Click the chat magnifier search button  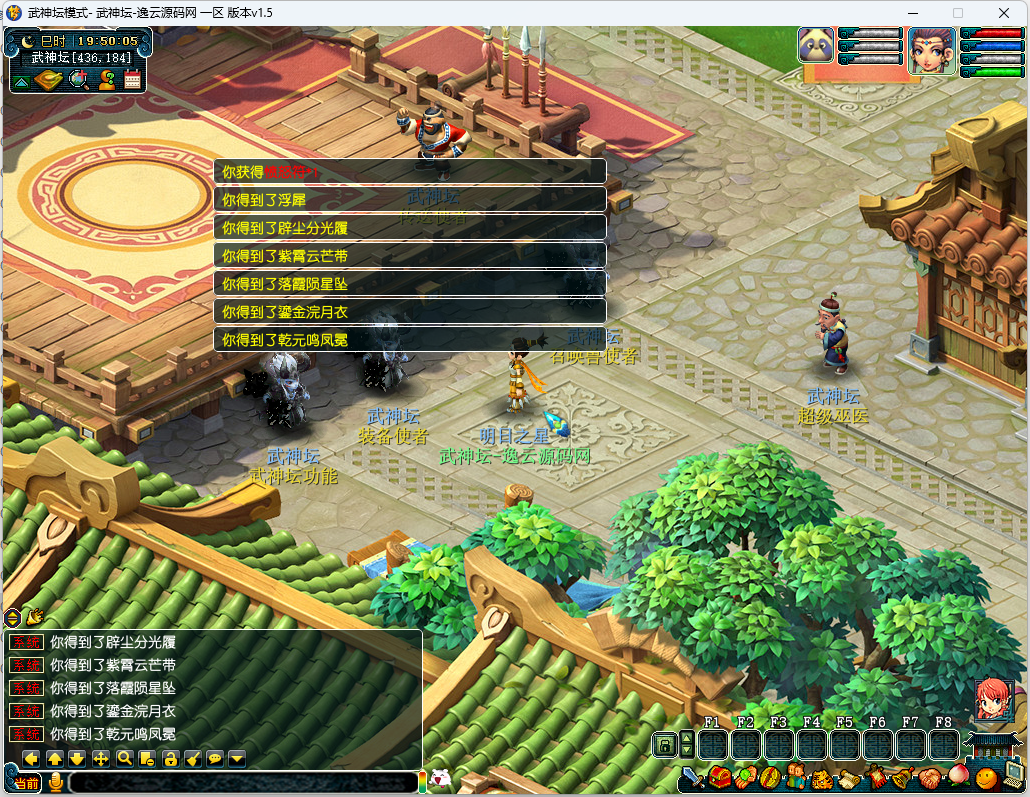click(125, 758)
